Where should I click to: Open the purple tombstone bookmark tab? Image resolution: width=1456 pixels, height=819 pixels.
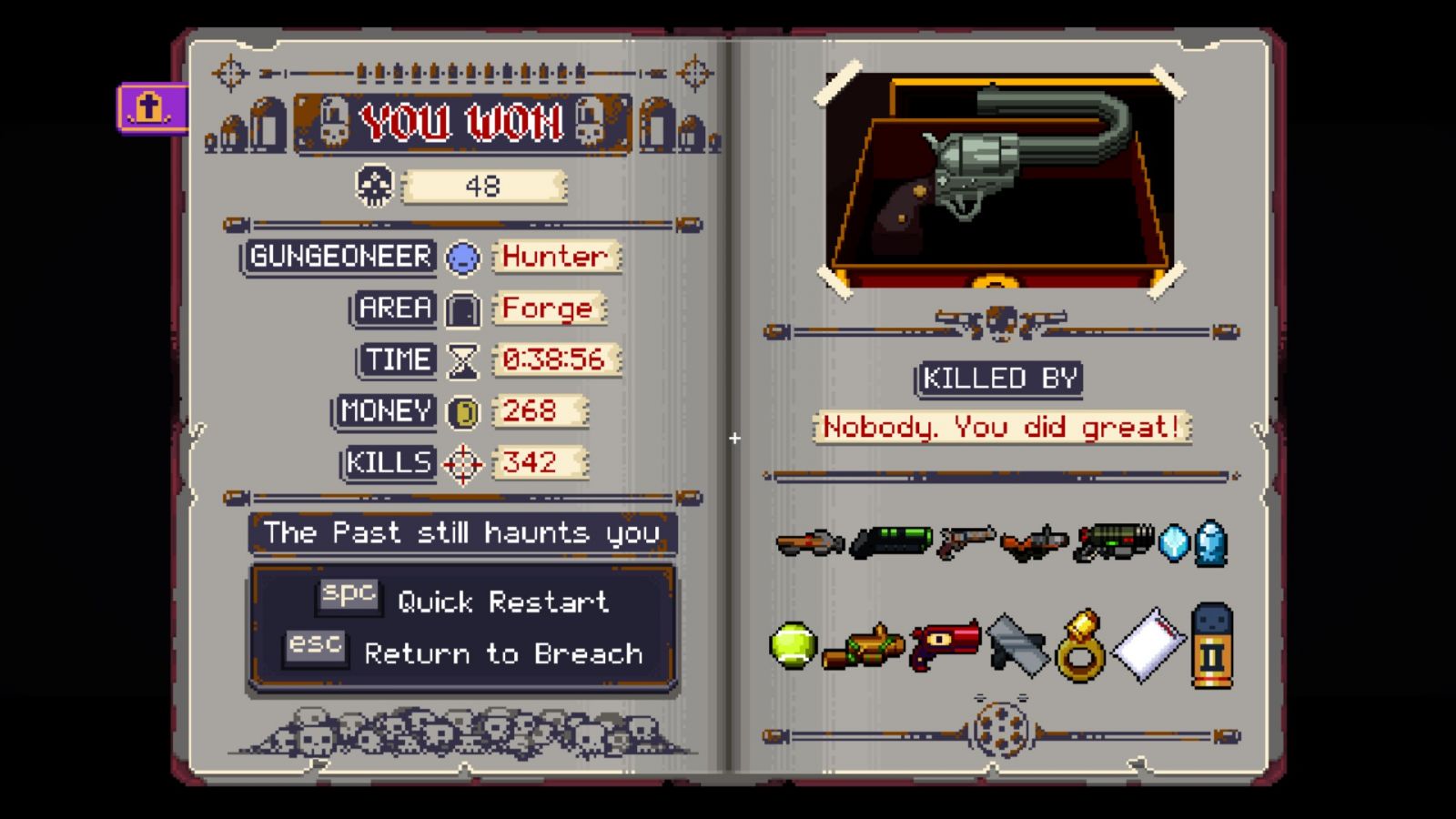(151, 109)
